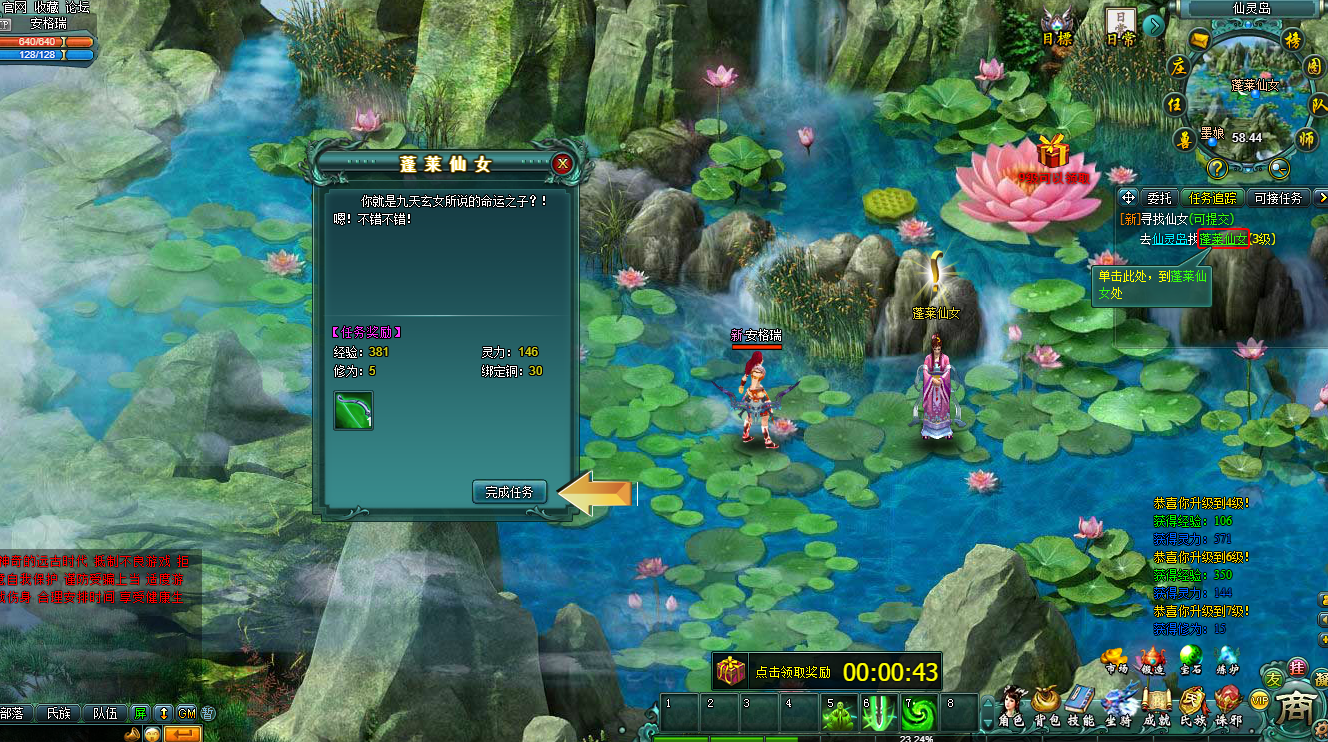
Task: Click the 完成任务 complete quest button
Action: tap(510, 492)
